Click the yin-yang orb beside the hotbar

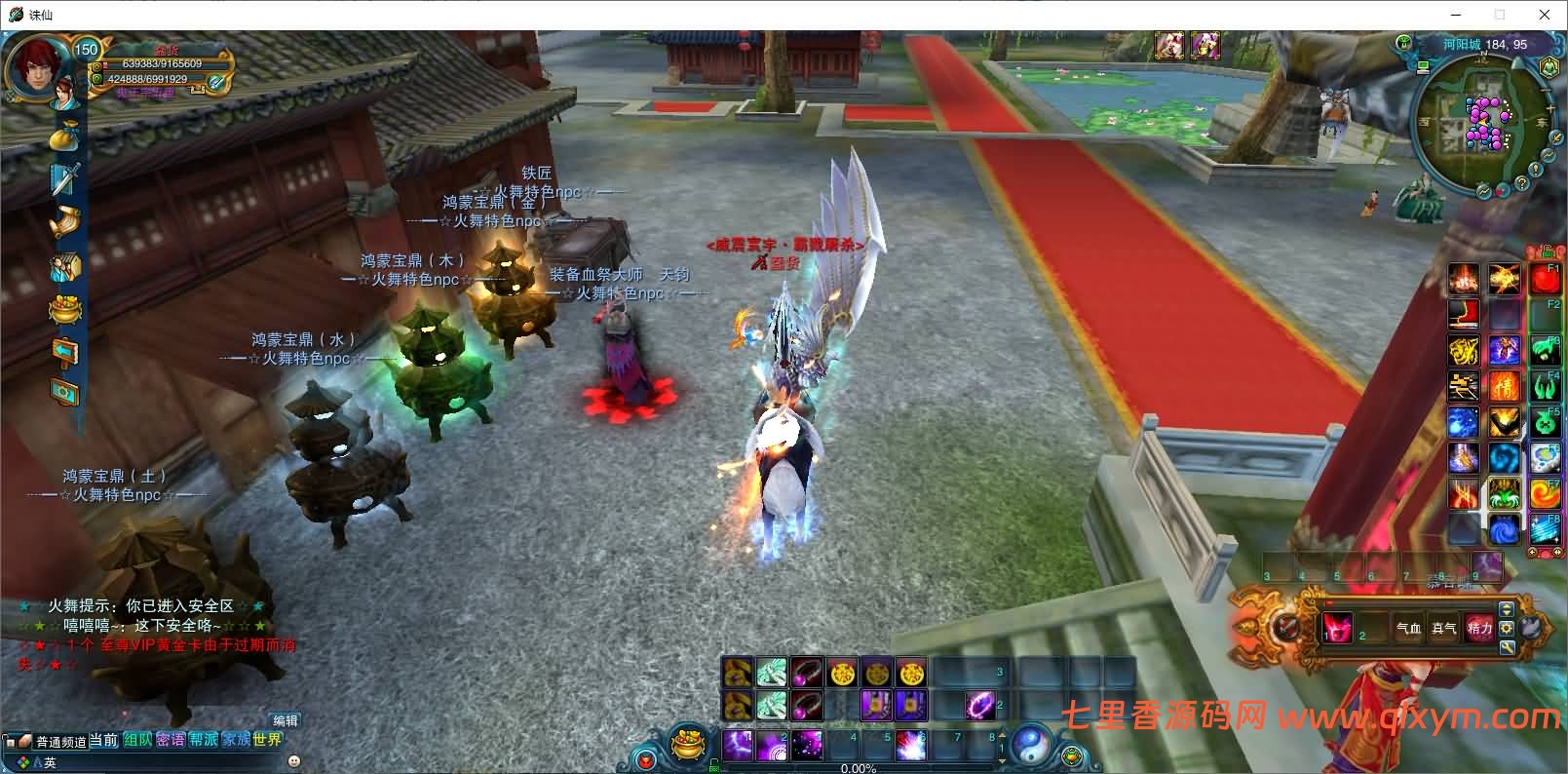click(1030, 746)
